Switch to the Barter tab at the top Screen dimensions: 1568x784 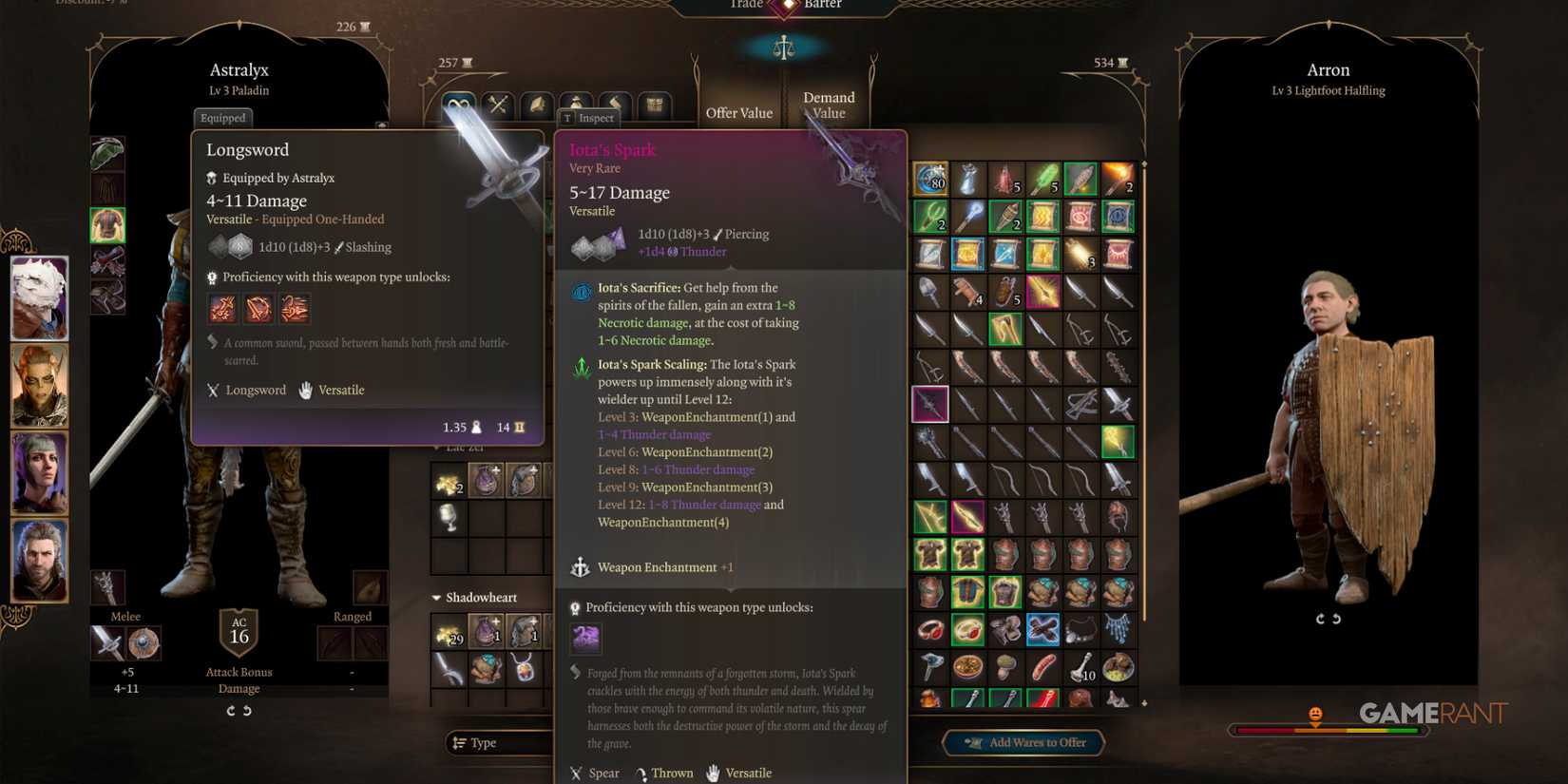[x=823, y=5]
